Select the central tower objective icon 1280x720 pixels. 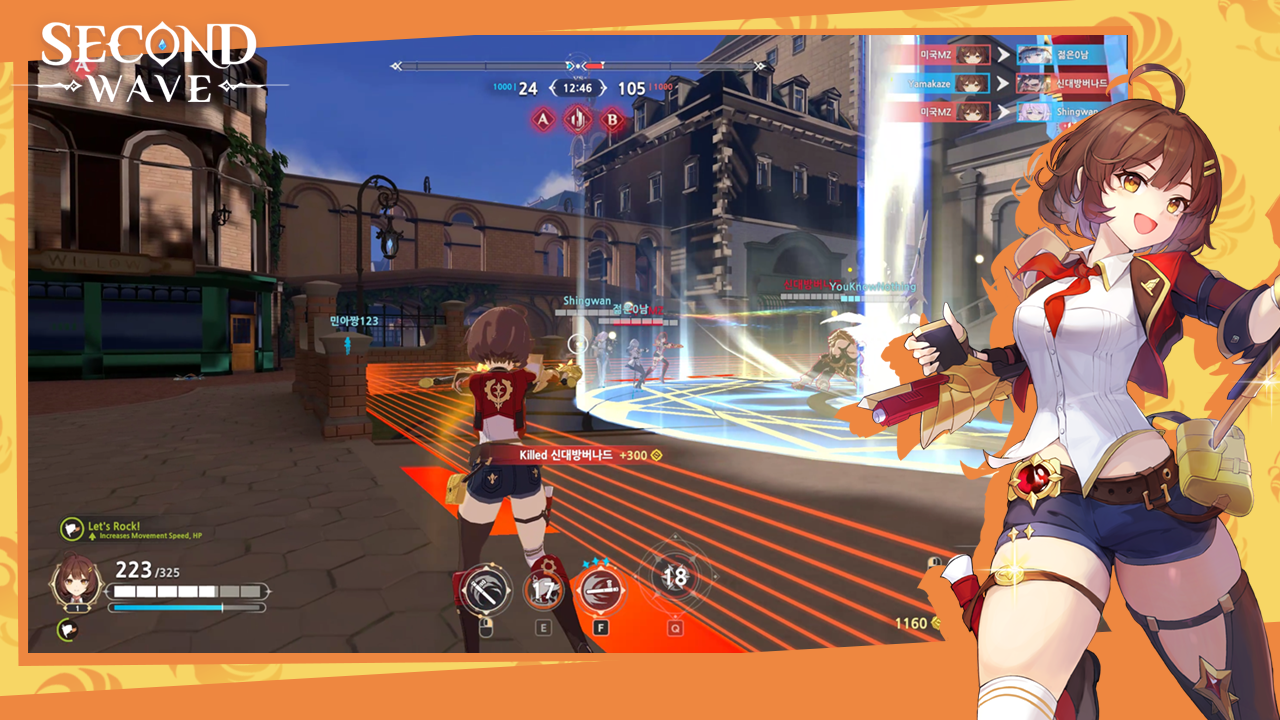(x=578, y=120)
